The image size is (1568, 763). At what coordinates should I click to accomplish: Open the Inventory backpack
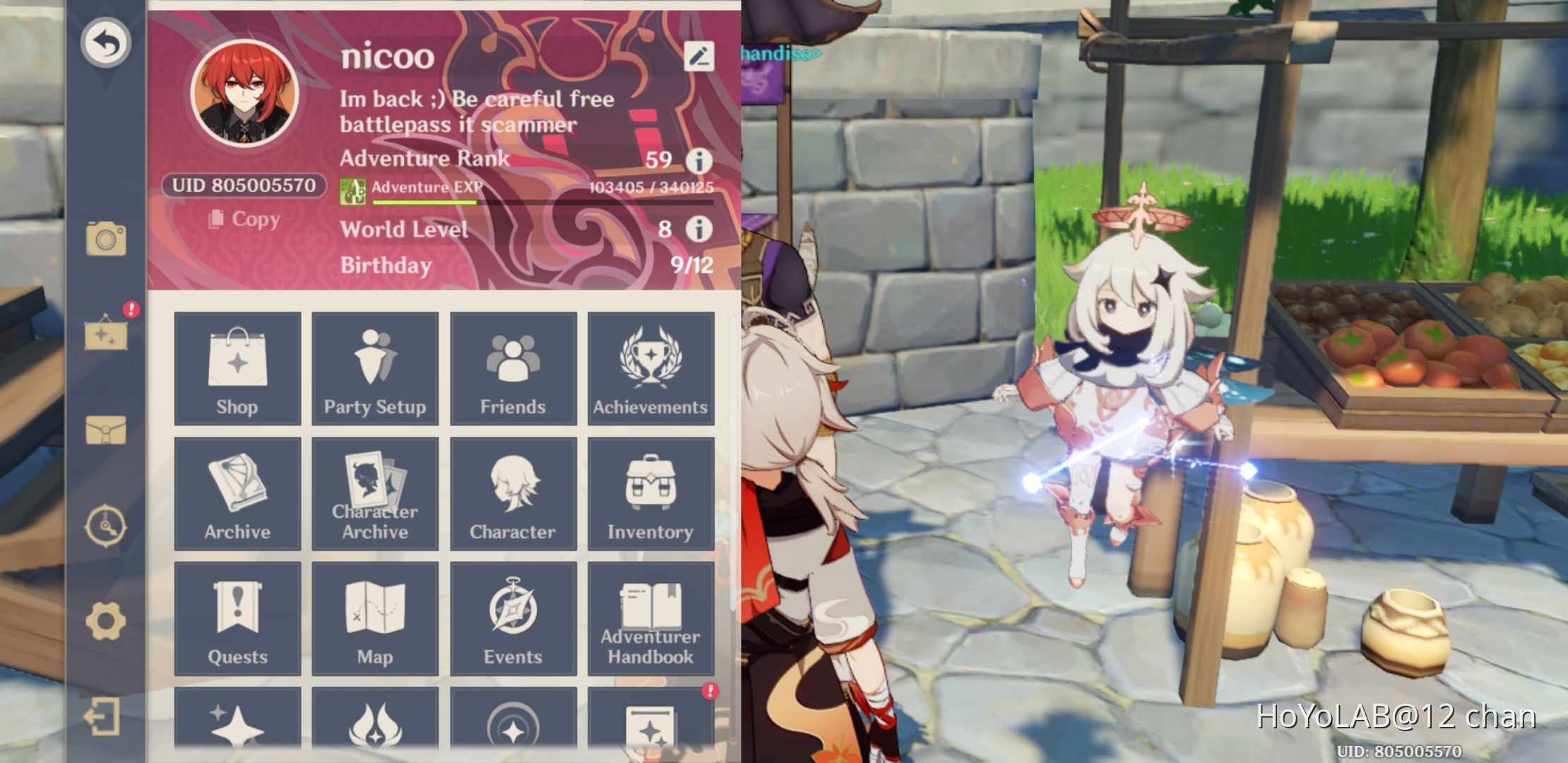[x=651, y=492]
